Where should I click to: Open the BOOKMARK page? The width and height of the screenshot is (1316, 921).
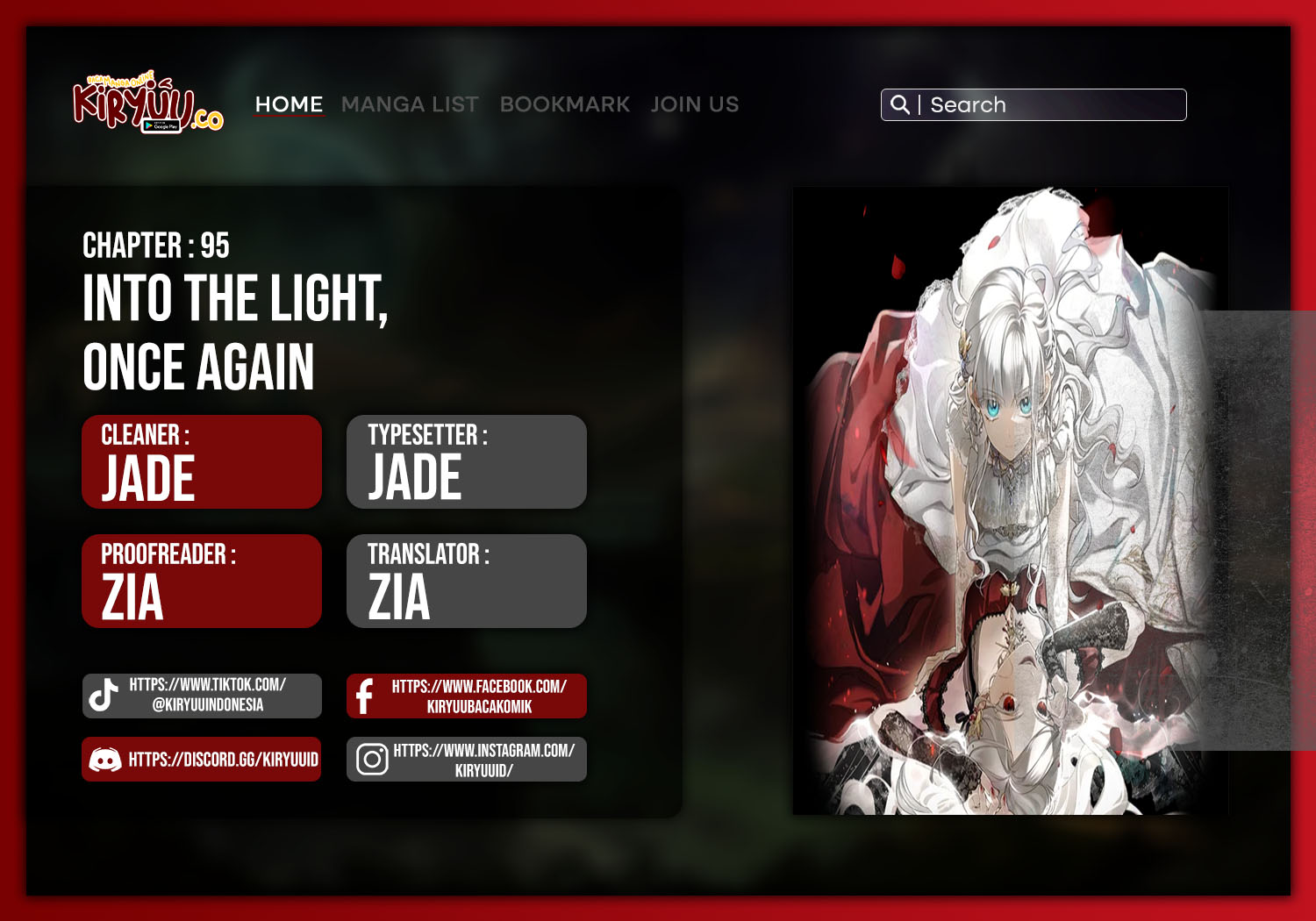[565, 104]
